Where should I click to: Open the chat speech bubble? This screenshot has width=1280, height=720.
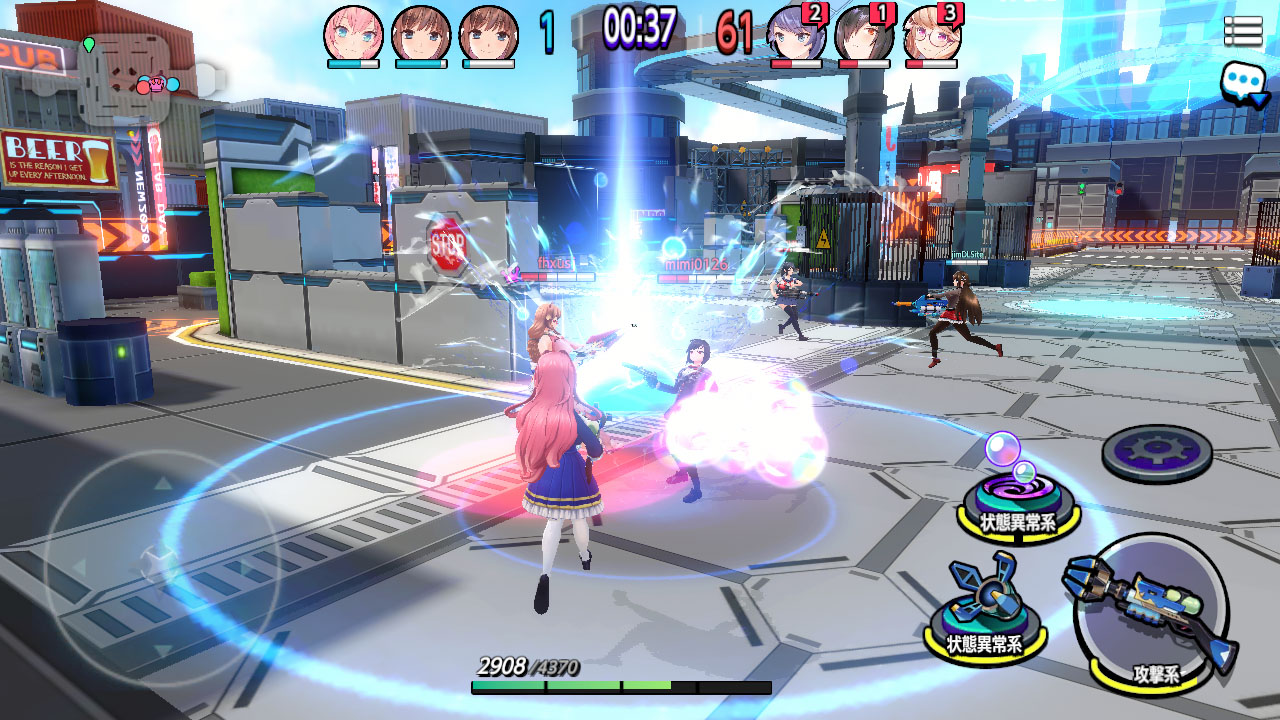(x=1243, y=83)
